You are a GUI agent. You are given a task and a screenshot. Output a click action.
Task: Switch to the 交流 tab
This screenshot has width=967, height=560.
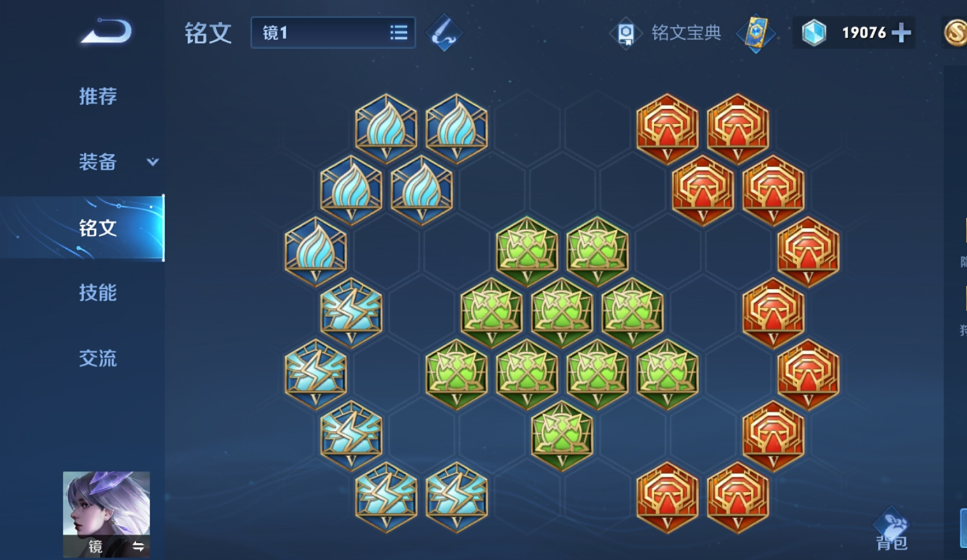98,358
